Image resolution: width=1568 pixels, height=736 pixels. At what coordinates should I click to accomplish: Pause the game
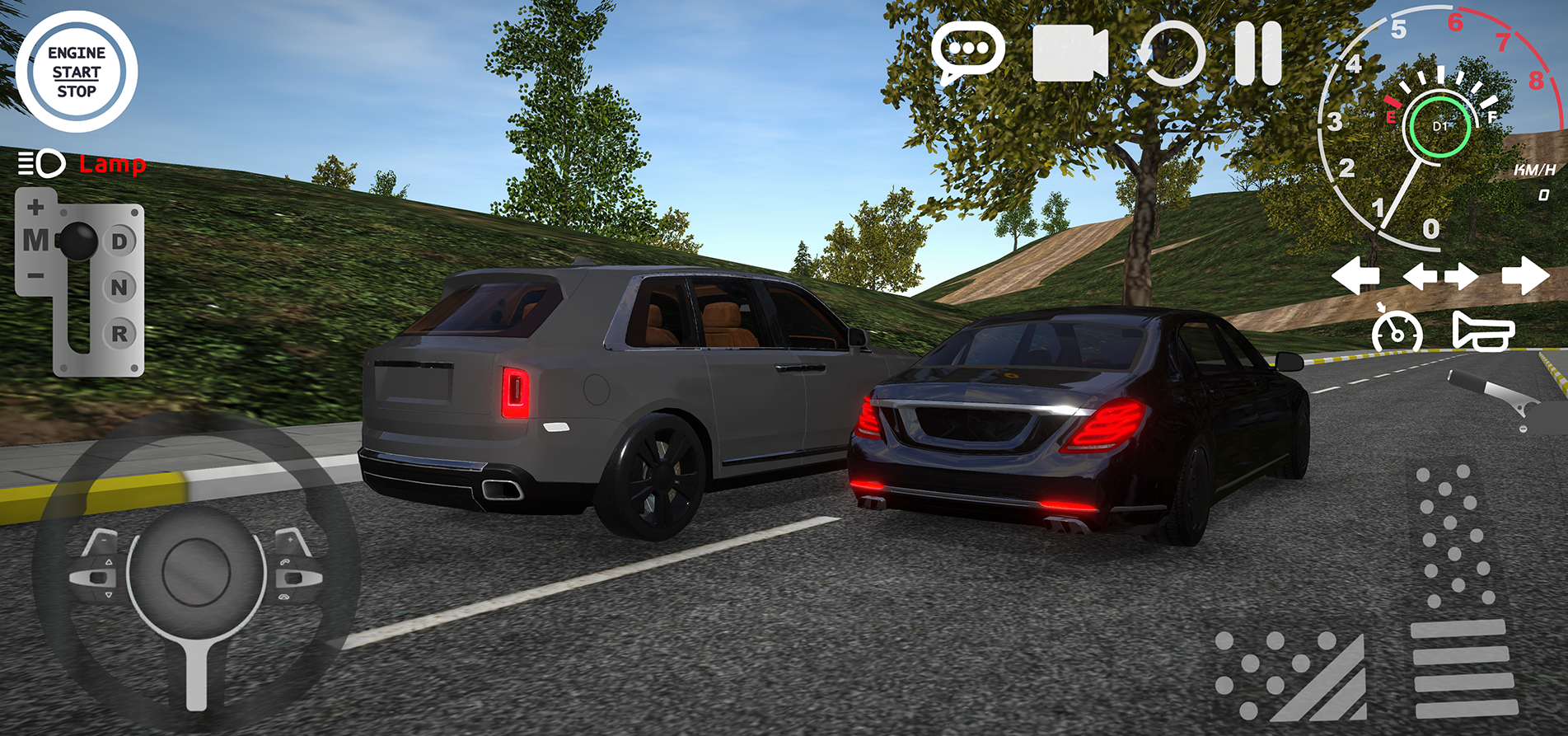click(x=1258, y=51)
